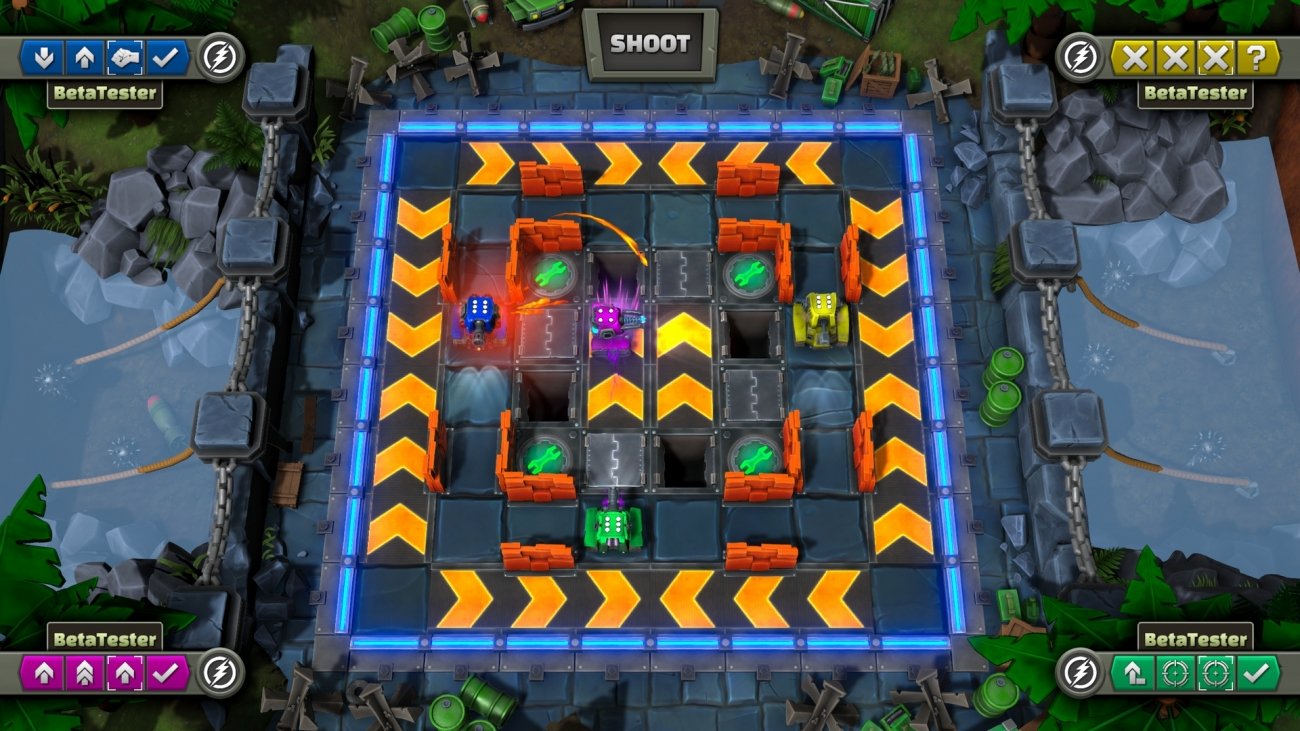Image resolution: width=1300 pixels, height=731 pixels.
Task: Select the up arrow move in blue queue
Action: pyautogui.click(x=85, y=57)
